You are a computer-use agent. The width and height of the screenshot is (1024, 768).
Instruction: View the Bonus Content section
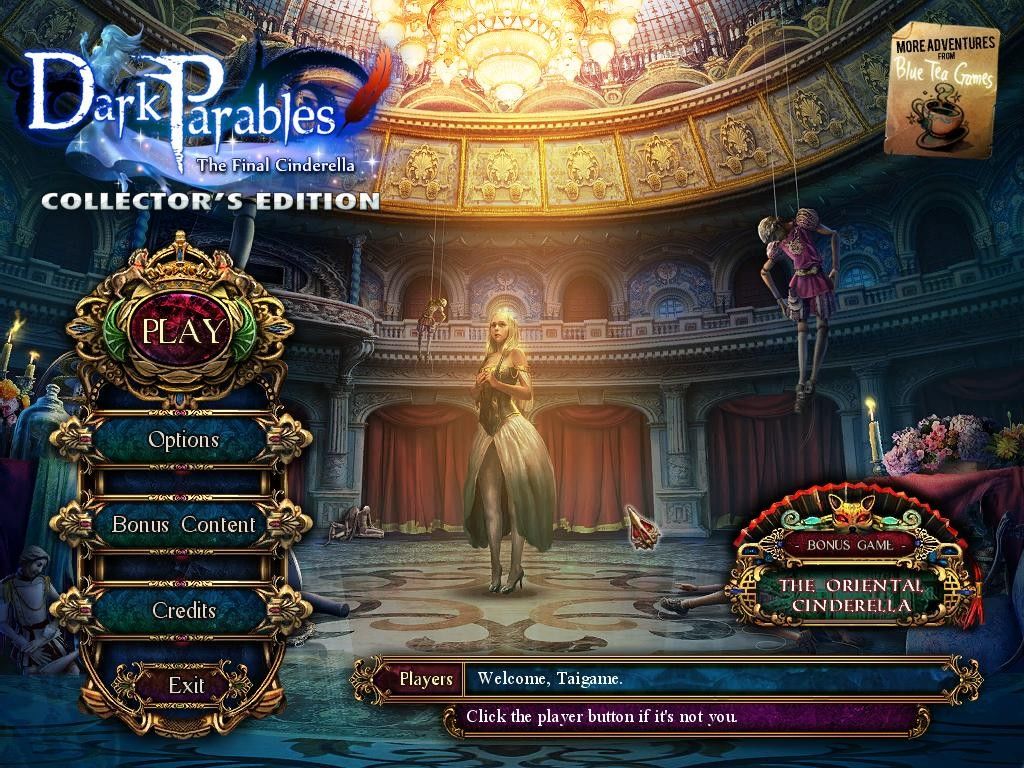[183, 525]
